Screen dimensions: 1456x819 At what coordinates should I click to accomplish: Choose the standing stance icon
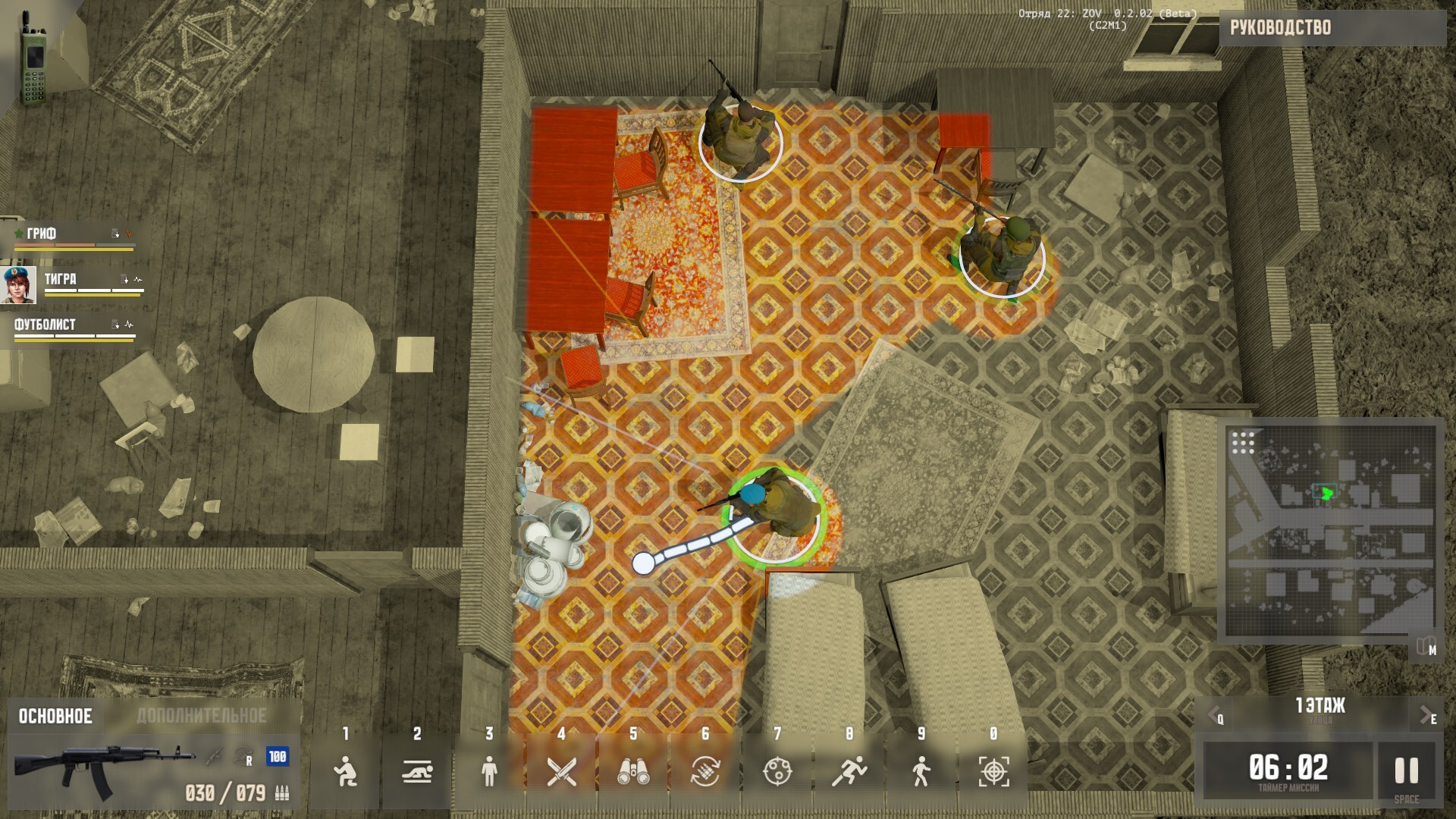click(489, 772)
